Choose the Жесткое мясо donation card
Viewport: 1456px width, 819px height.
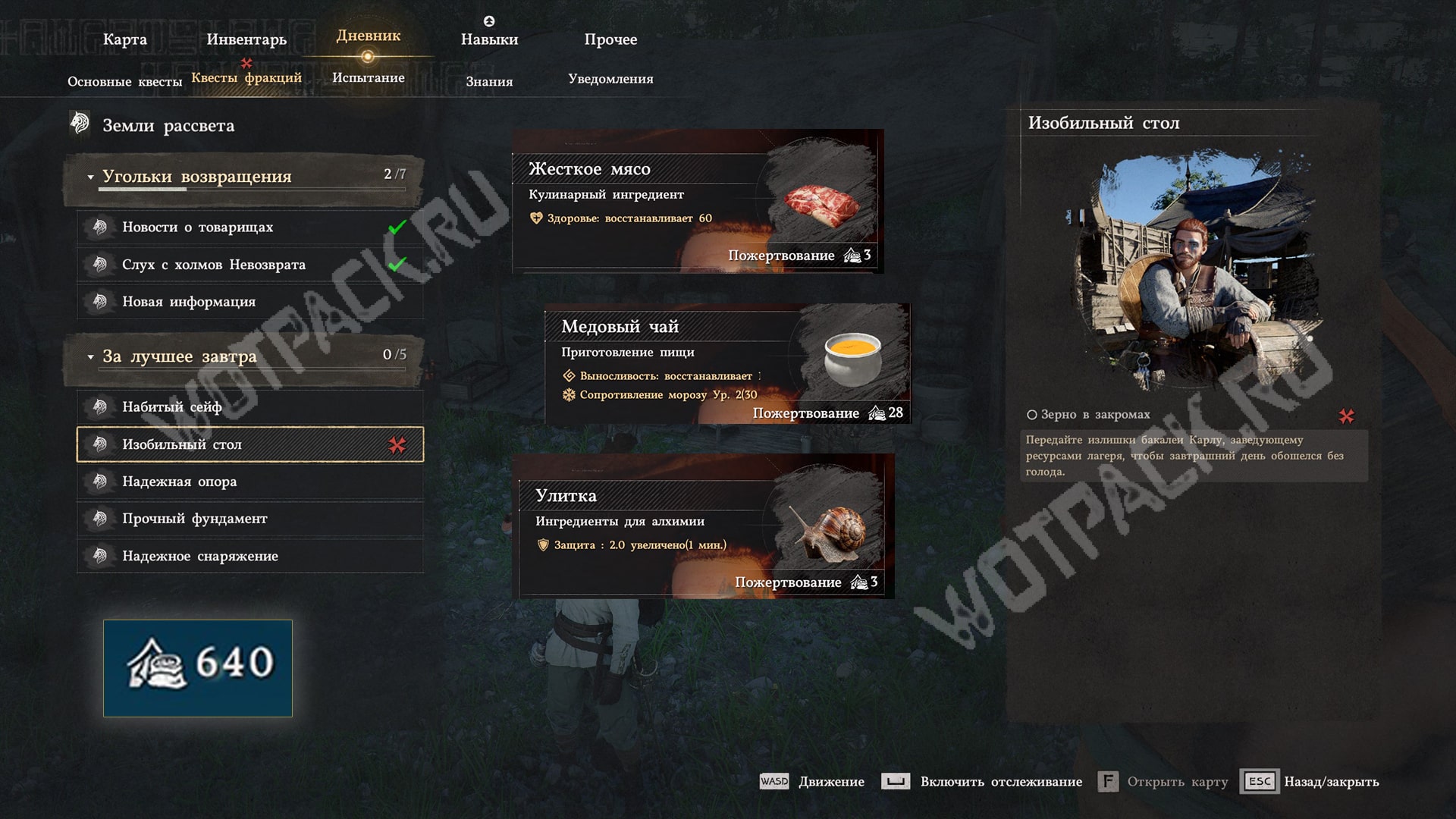[698, 202]
